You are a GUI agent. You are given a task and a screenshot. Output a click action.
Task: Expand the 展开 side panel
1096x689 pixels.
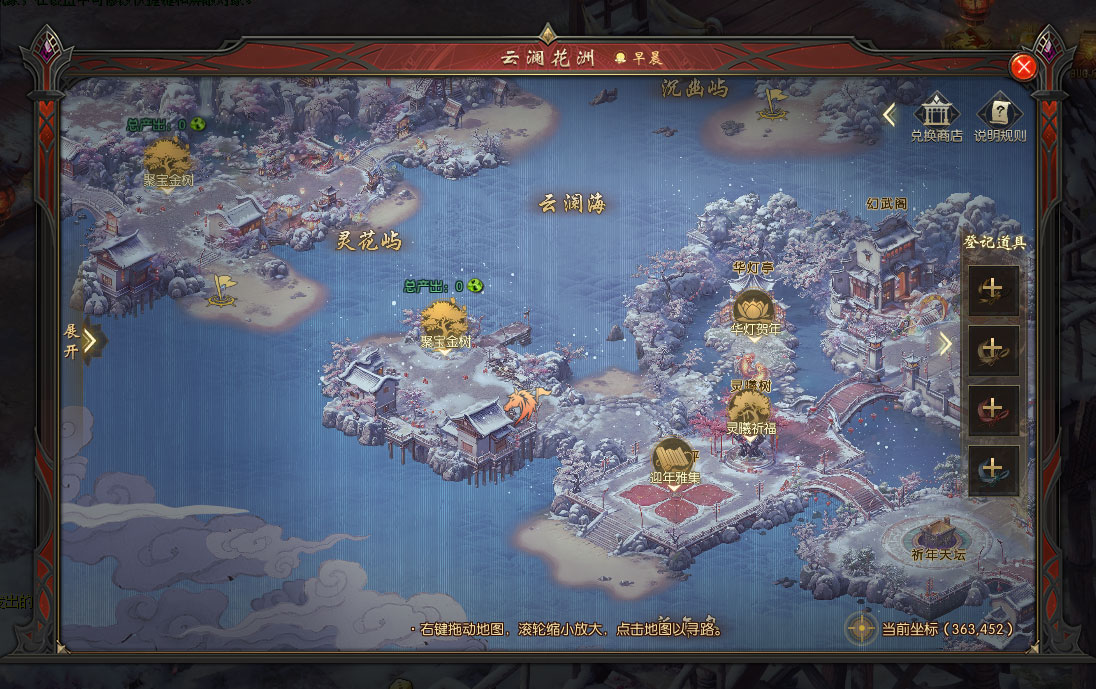tap(90, 340)
